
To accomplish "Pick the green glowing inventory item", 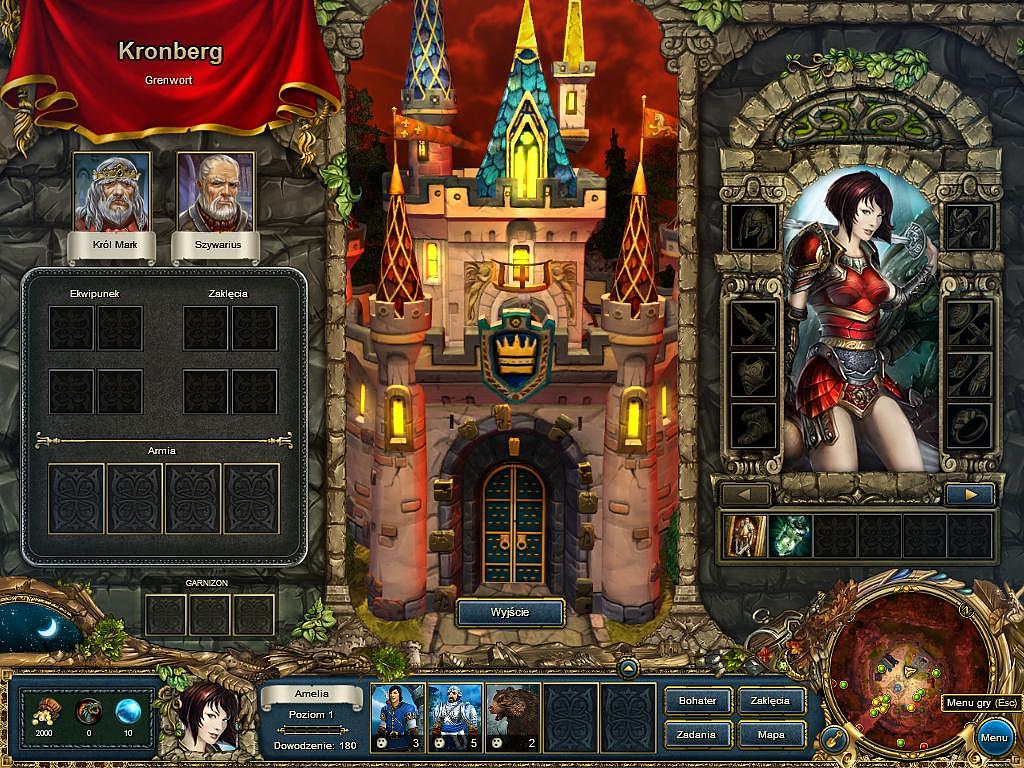I will 790,536.
